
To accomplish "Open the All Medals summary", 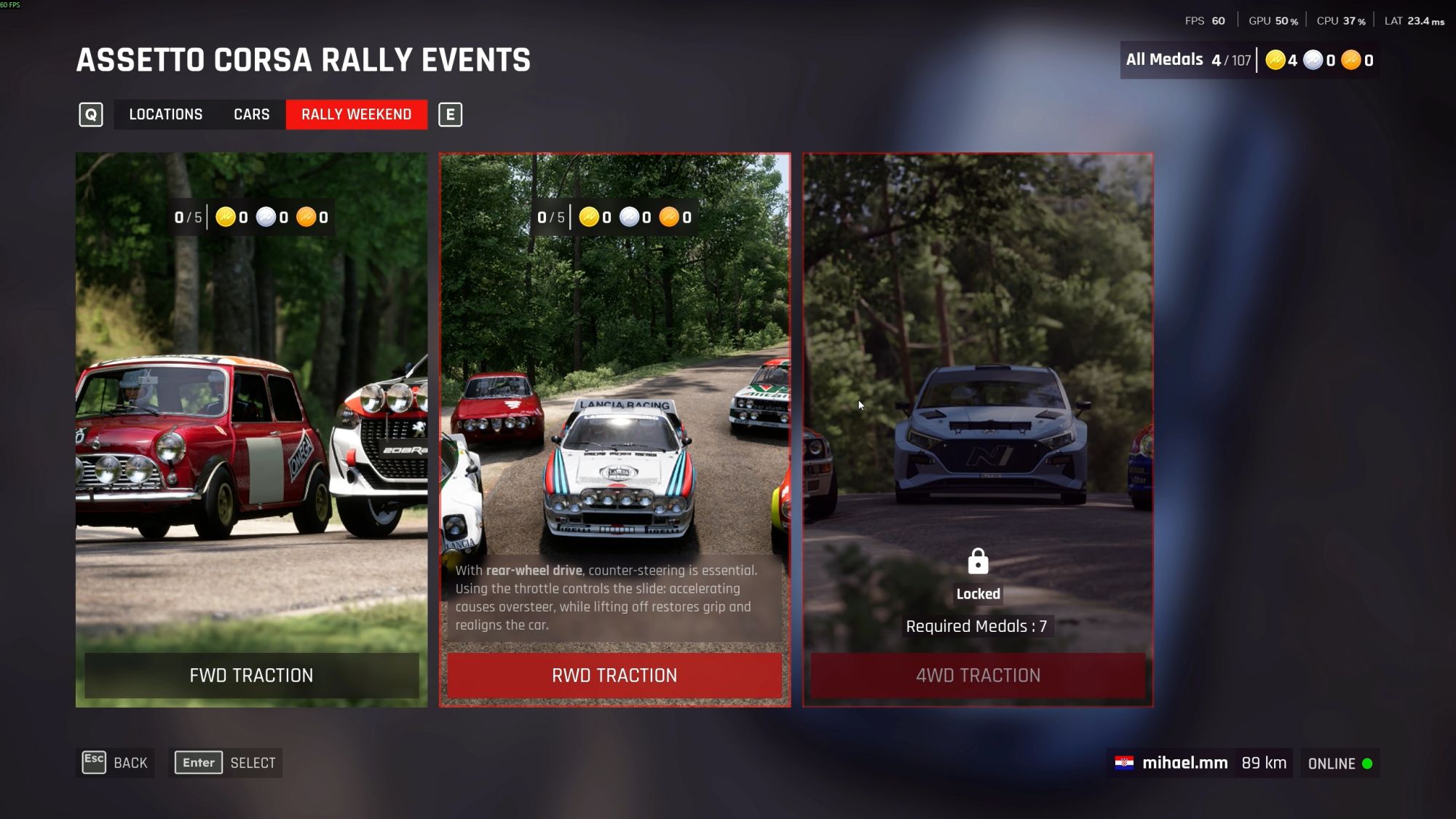I will (1249, 60).
